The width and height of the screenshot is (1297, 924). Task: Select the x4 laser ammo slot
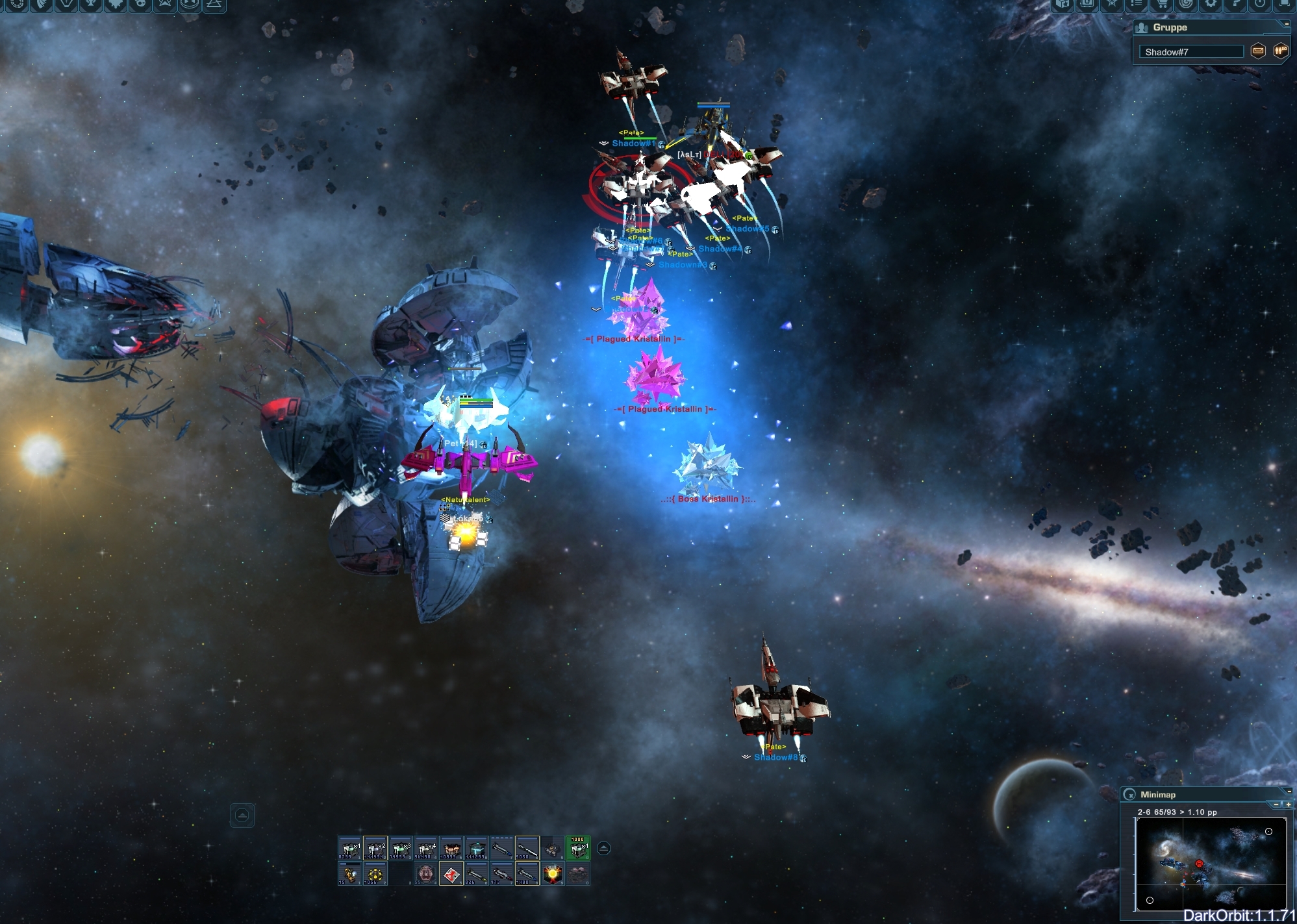[425, 848]
